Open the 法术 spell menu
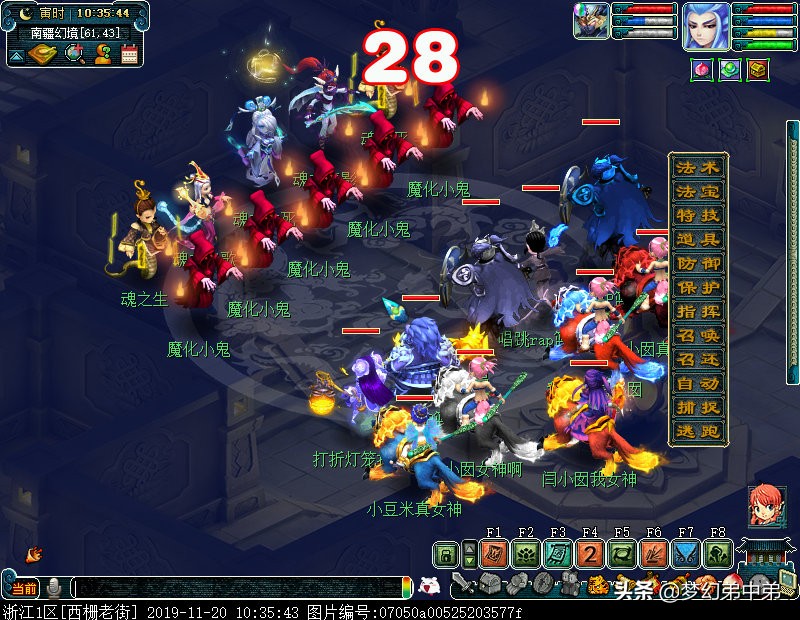Viewport: 800px width, 620px height. (x=697, y=168)
